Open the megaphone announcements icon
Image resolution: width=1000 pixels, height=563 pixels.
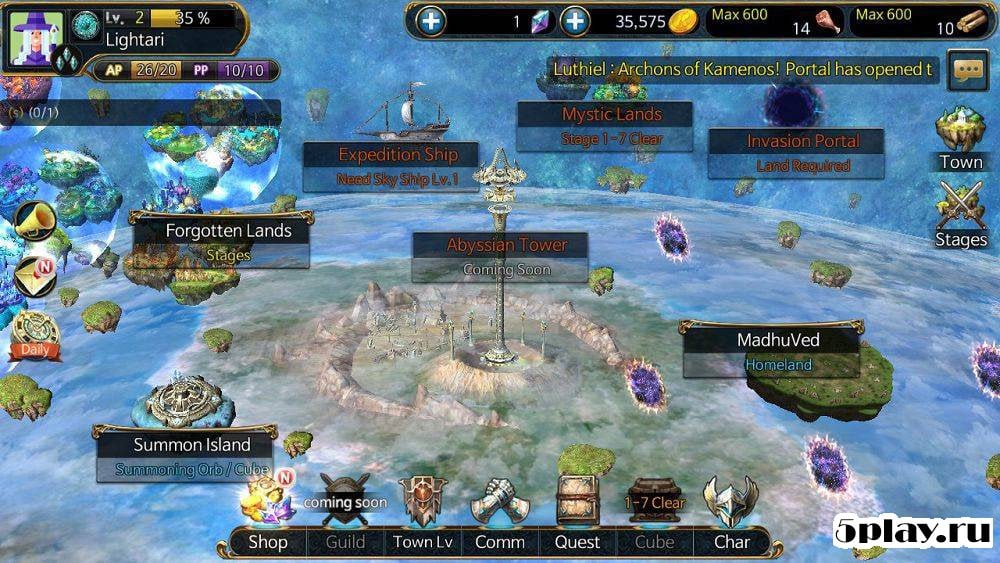pos(35,219)
